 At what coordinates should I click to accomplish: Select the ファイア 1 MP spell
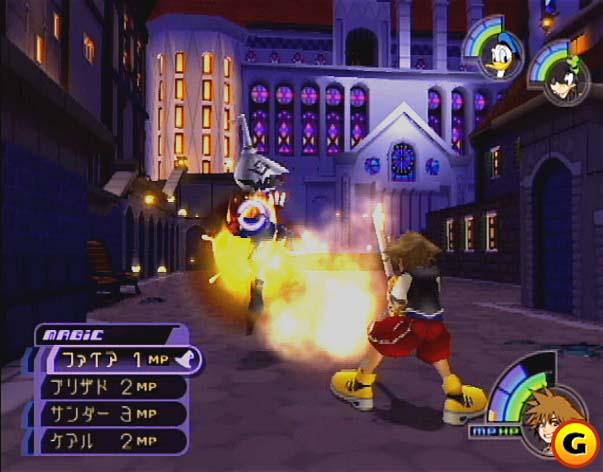click(115, 361)
